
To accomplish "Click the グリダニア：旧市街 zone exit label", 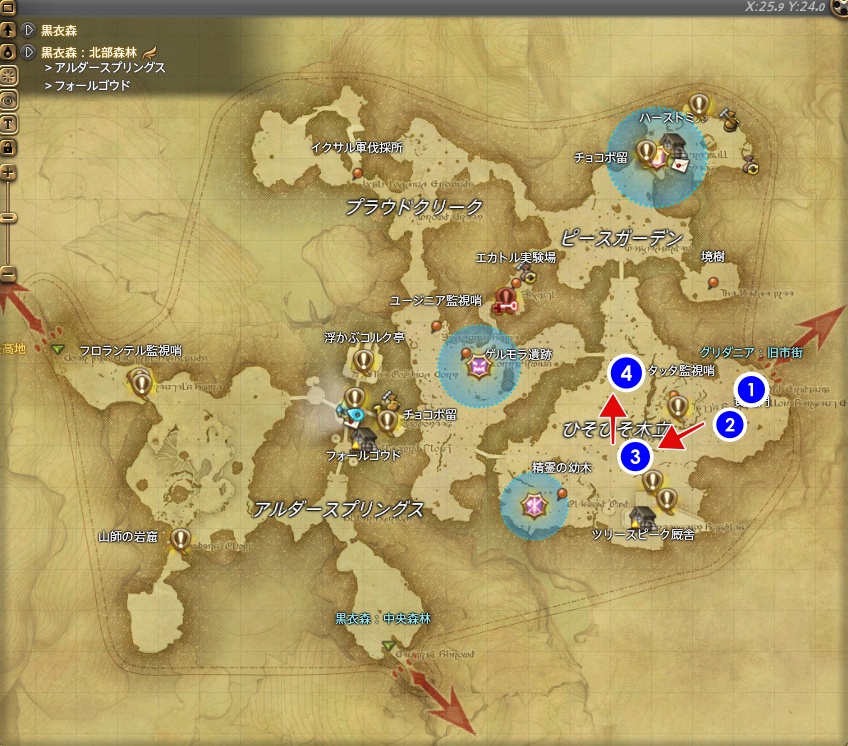I will 752,353.
